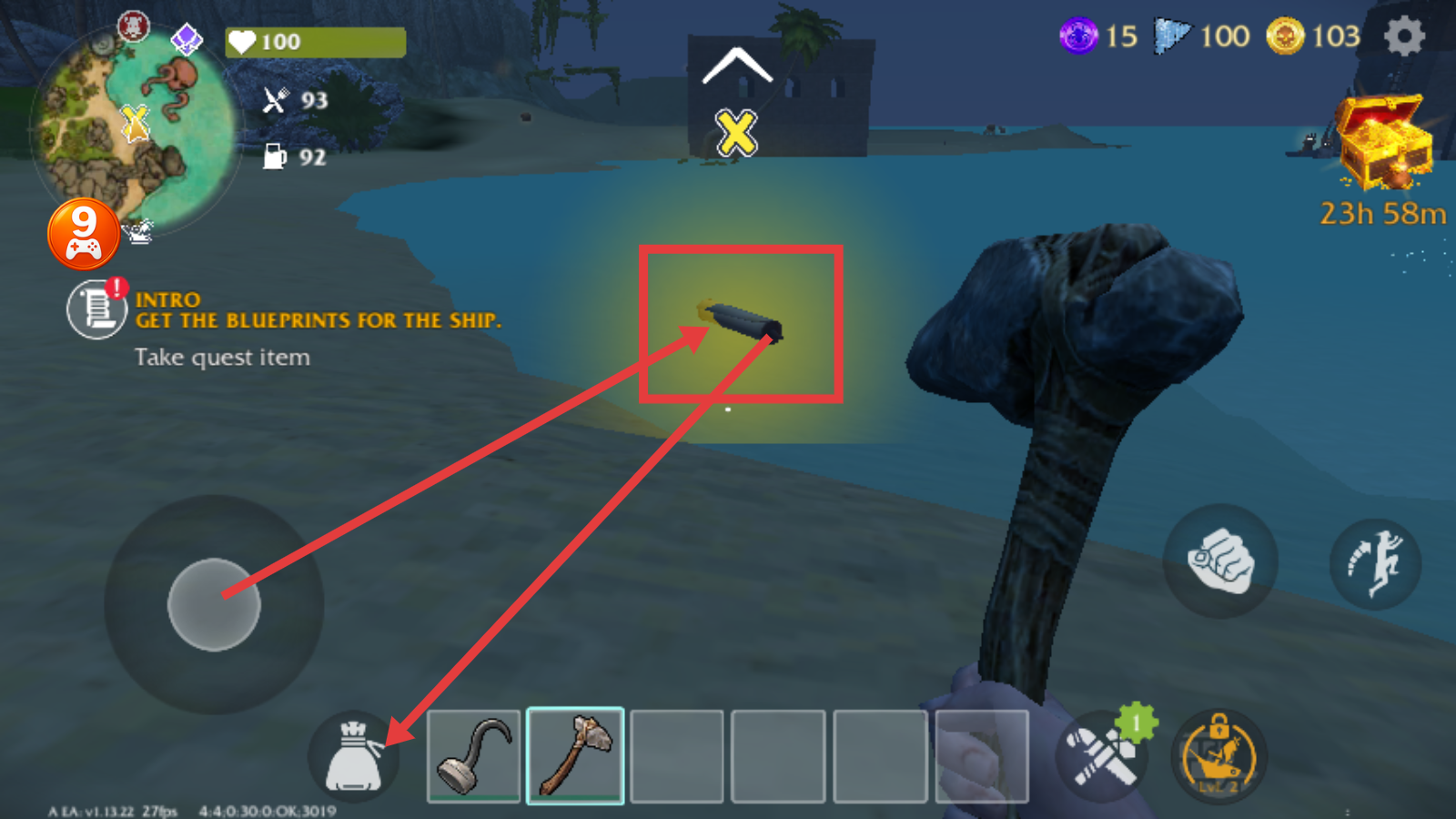Tap the purple diamond icon above minimap
This screenshot has height=819, width=1456.
[187, 39]
